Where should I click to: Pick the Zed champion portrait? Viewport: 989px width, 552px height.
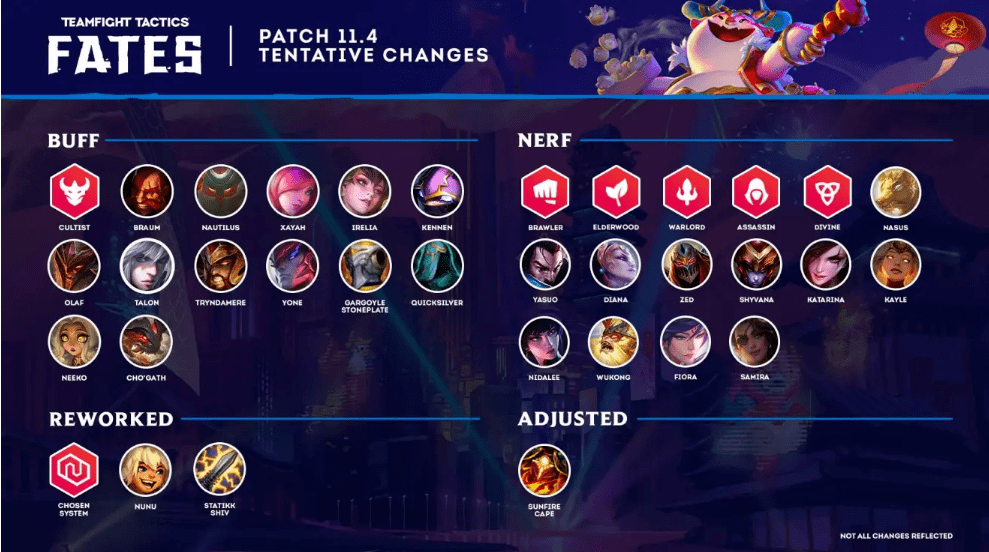tap(687, 265)
